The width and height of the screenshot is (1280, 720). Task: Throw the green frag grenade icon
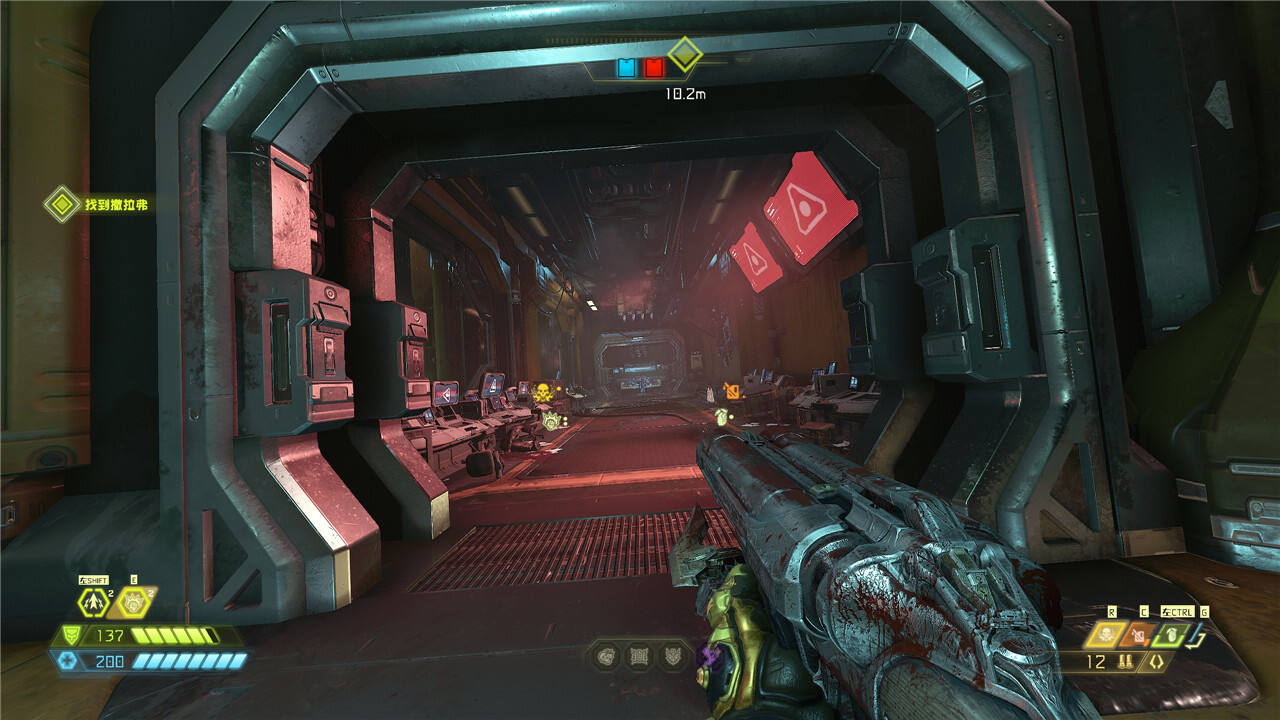pyautogui.click(x=1172, y=634)
